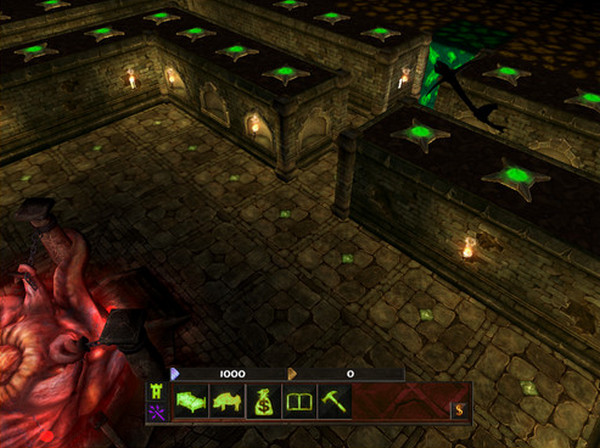Click the orange dollar sell button
600x448 pixels.
tap(459, 409)
